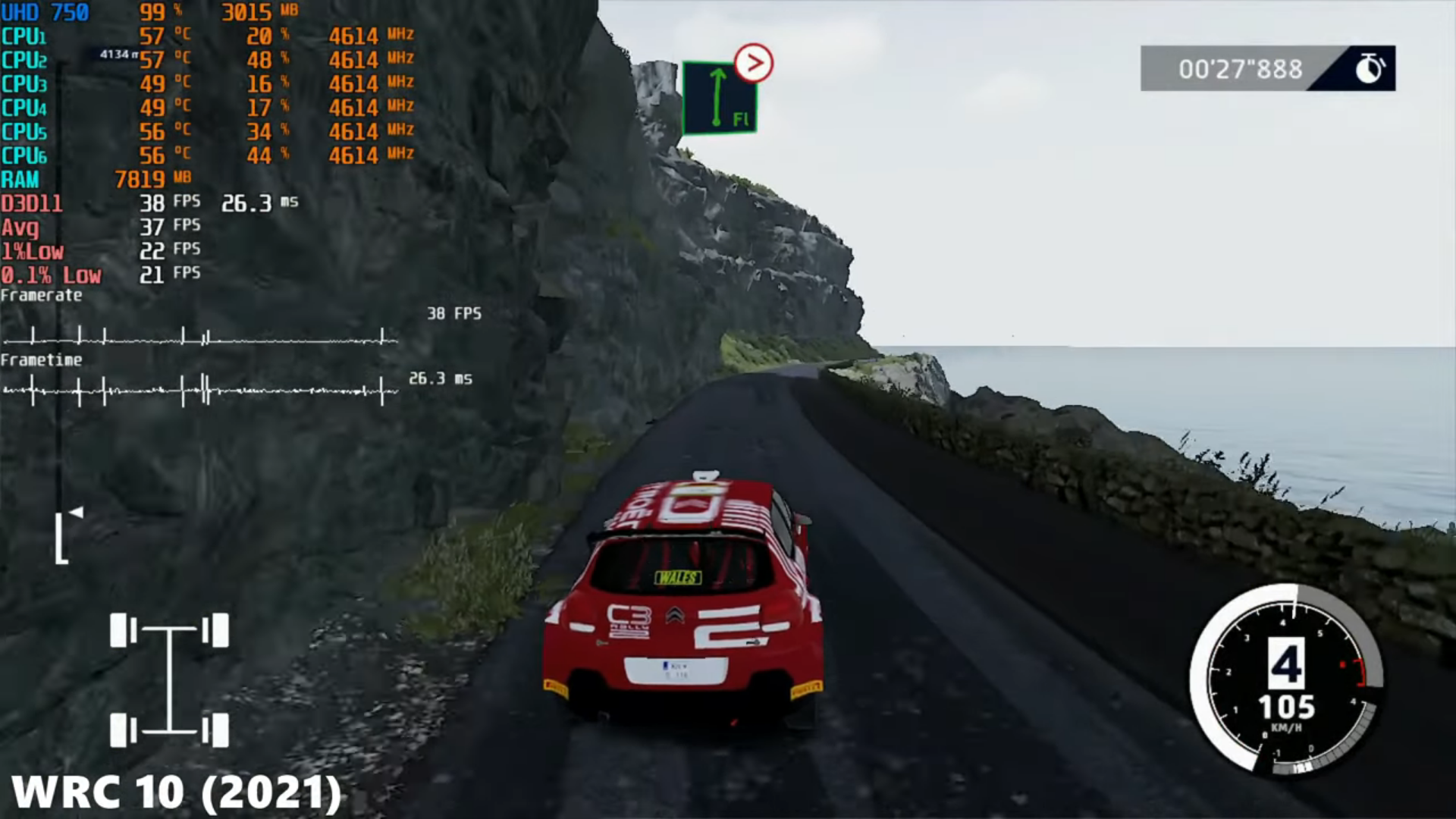Viewport: 1456px width, 819px height.
Task: Select the car drivetrain damage diagram
Action: (169, 680)
